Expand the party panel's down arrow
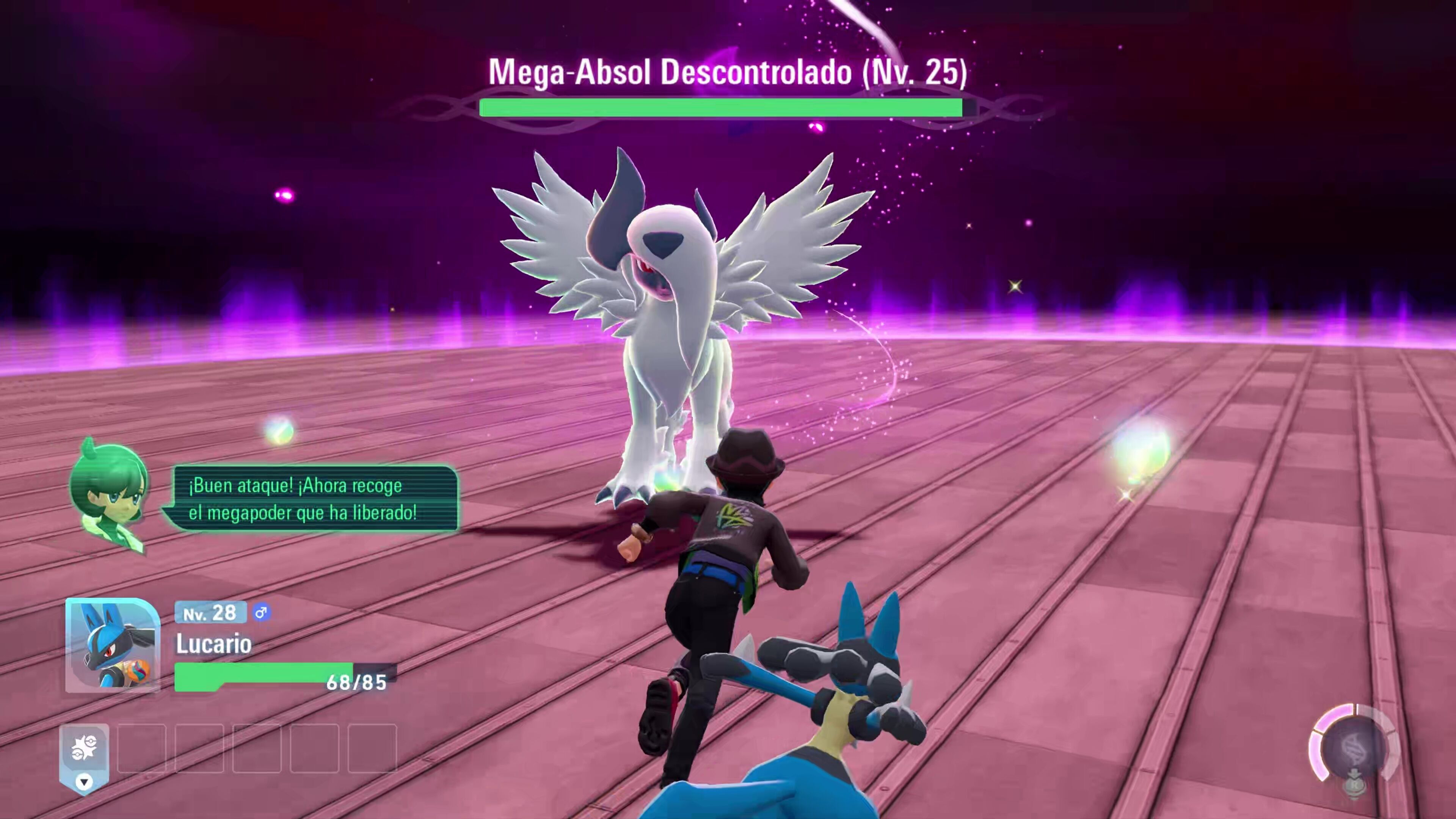Screen dimensions: 1456x819 coord(84,782)
